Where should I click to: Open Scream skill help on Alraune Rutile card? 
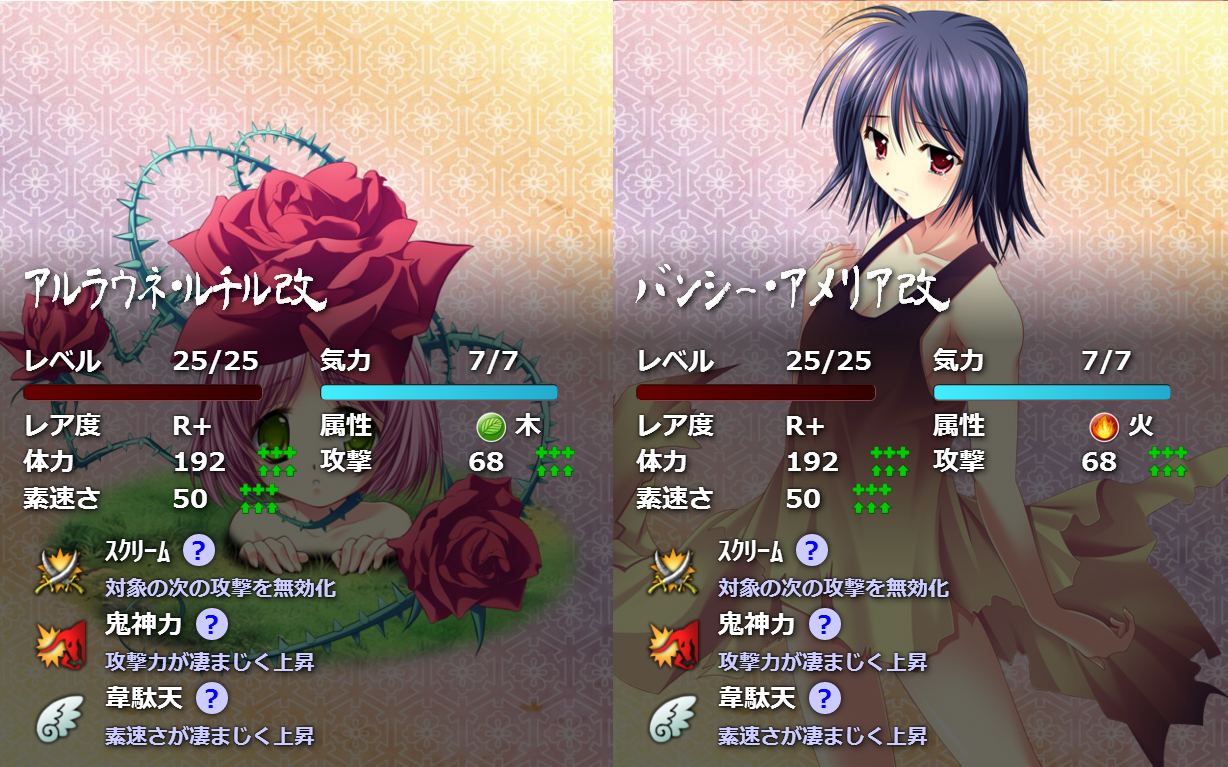tap(198, 550)
